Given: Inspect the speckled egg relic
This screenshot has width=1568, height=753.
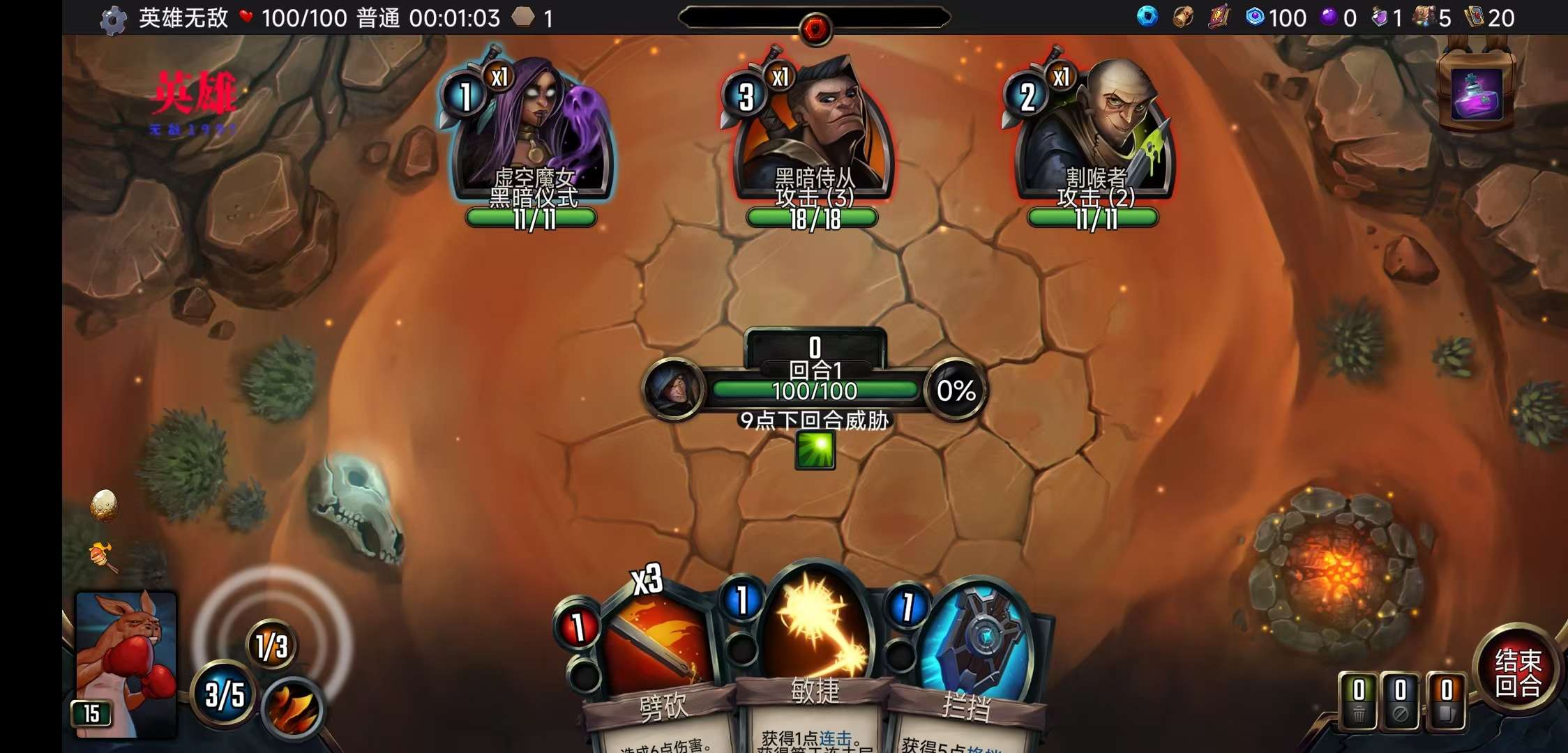Looking at the screenshot, I should 104,505.
